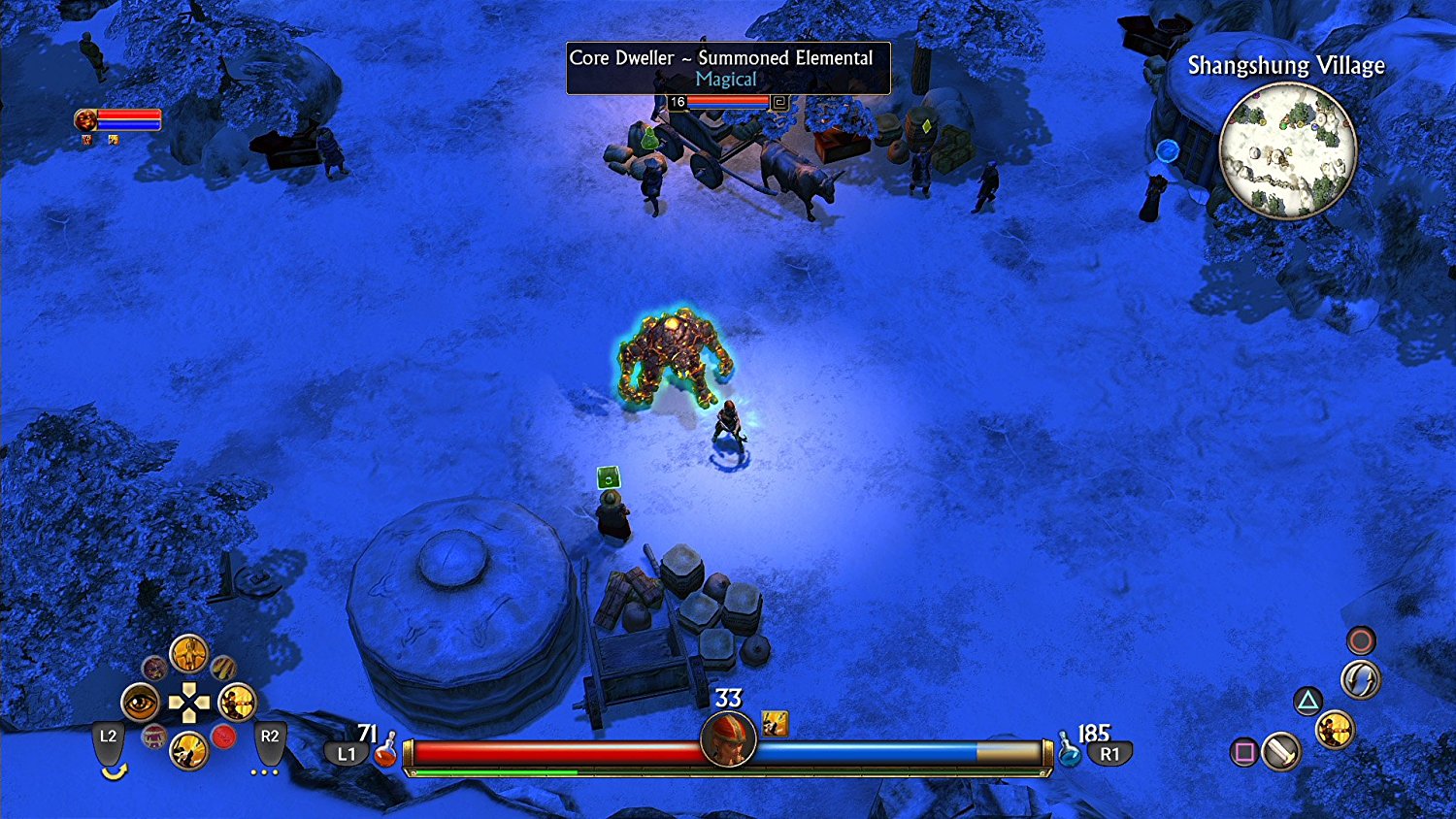Open more skills with the R2 ellipsis

point(264,771)
